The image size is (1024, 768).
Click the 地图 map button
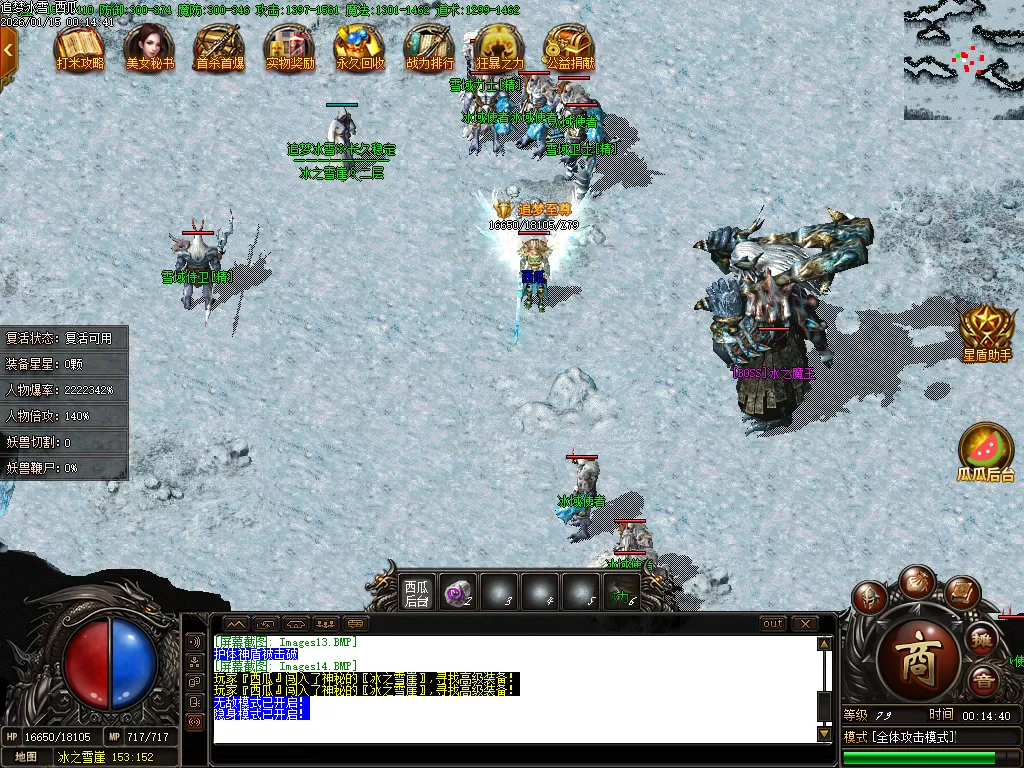(x=25, y=757)
